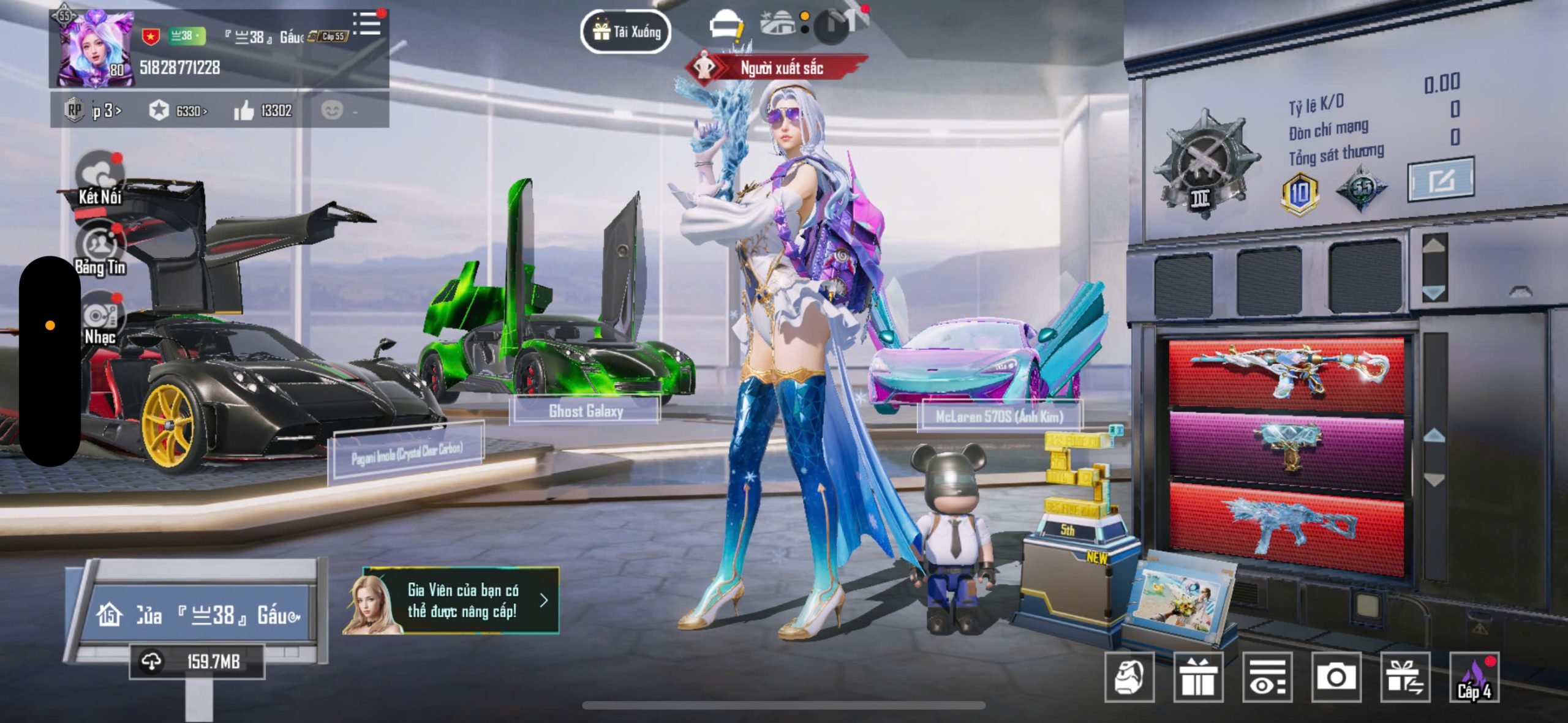Image resolution: width=1568 pixels, height=723 pixels.
Task: Open the home sign showing the player's name
Action: coord(197,614)
